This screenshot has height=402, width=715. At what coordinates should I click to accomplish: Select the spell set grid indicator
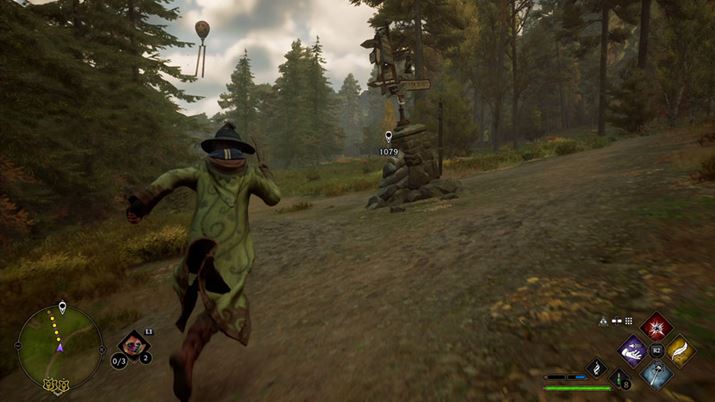pos(628,321)
